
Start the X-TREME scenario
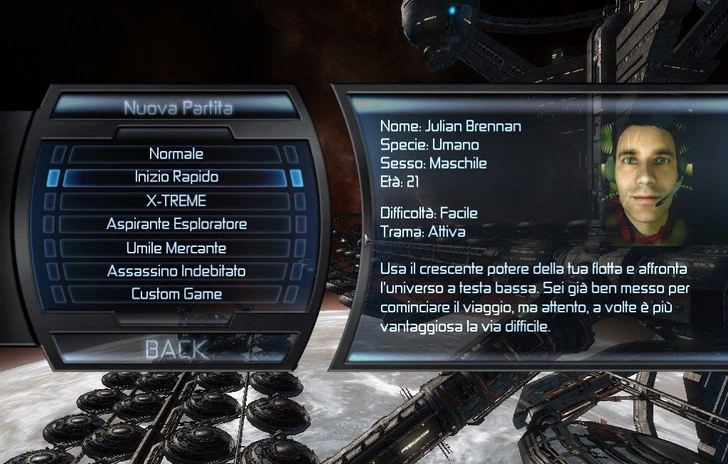coord(176,201)
